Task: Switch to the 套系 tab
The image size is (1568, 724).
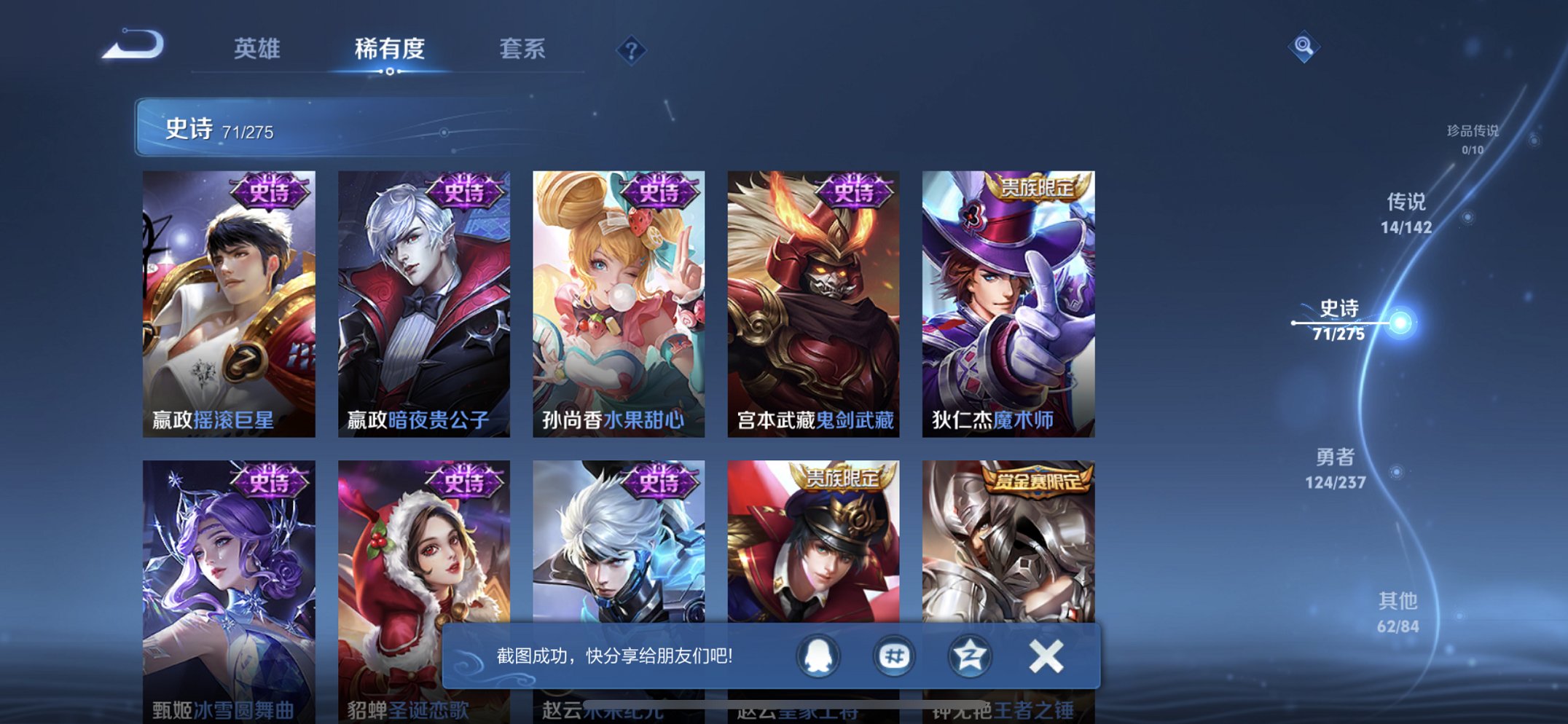Action: (x=524, y=50)
